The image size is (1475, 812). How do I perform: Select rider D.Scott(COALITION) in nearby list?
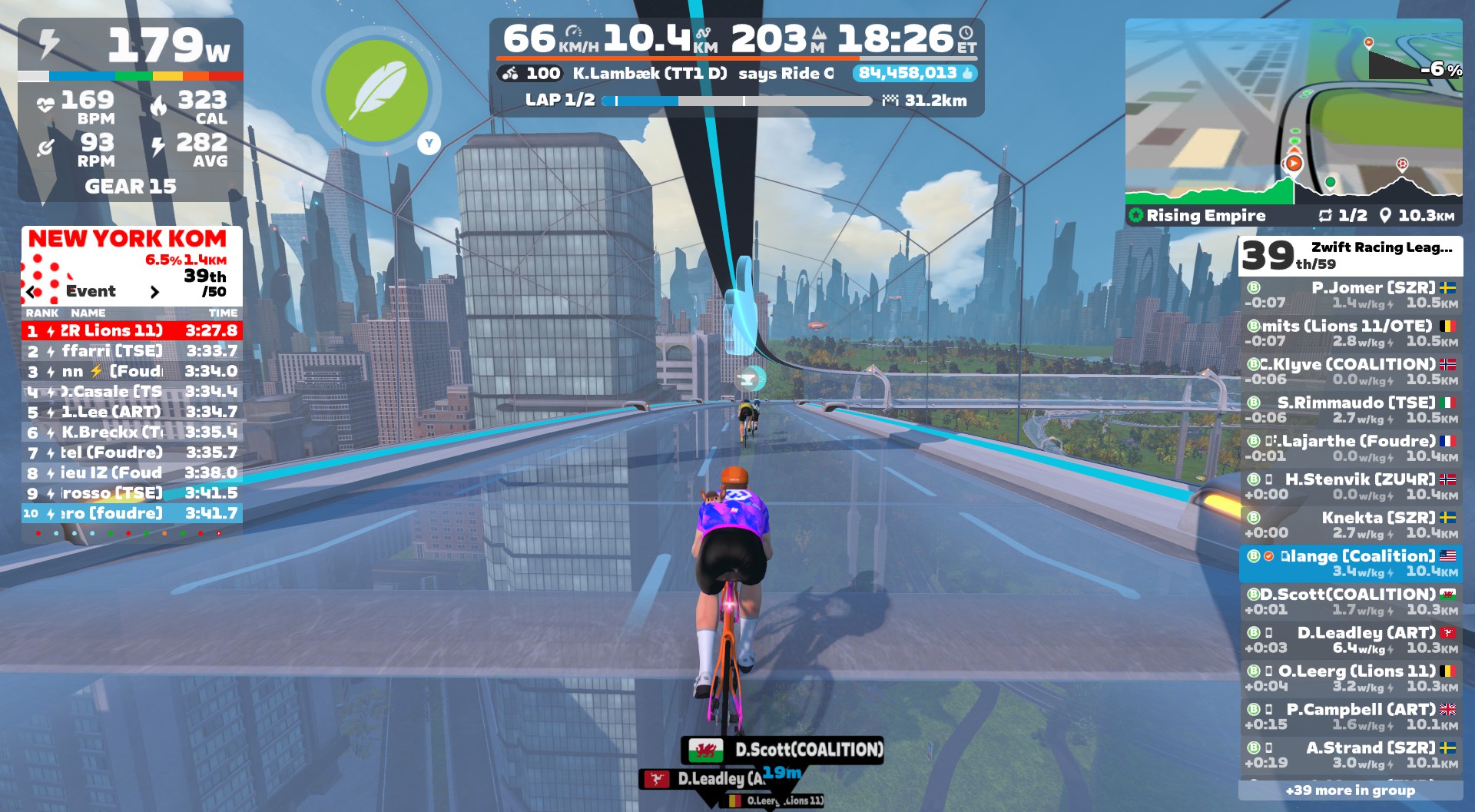[1351, 602]
